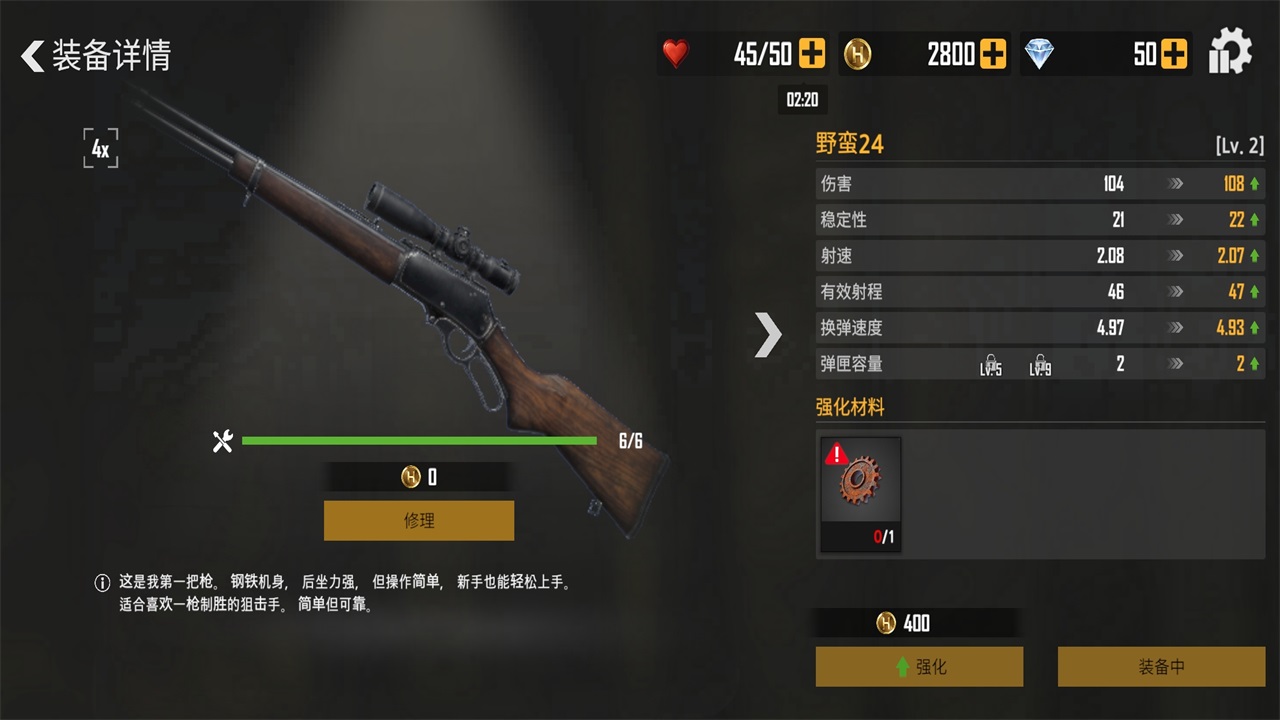Expand the right arrow beside the stats panel
Viewport: 1280px width, 720px height.
click(x=768, y=335)
